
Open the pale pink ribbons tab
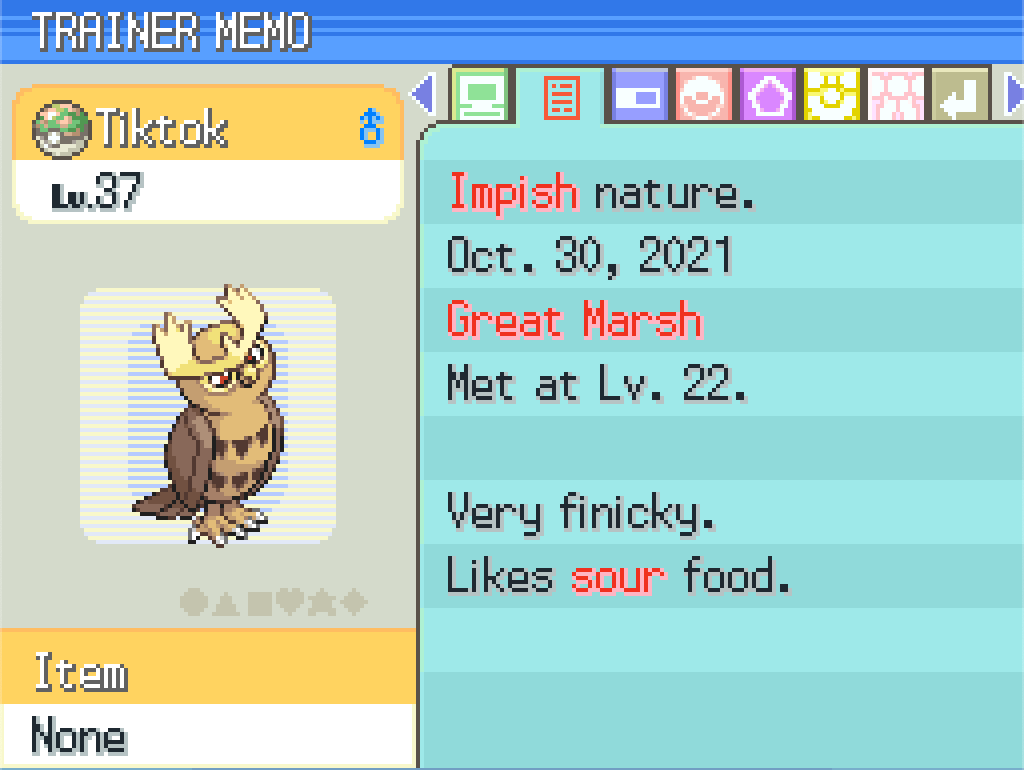click(x=896, y=96)
